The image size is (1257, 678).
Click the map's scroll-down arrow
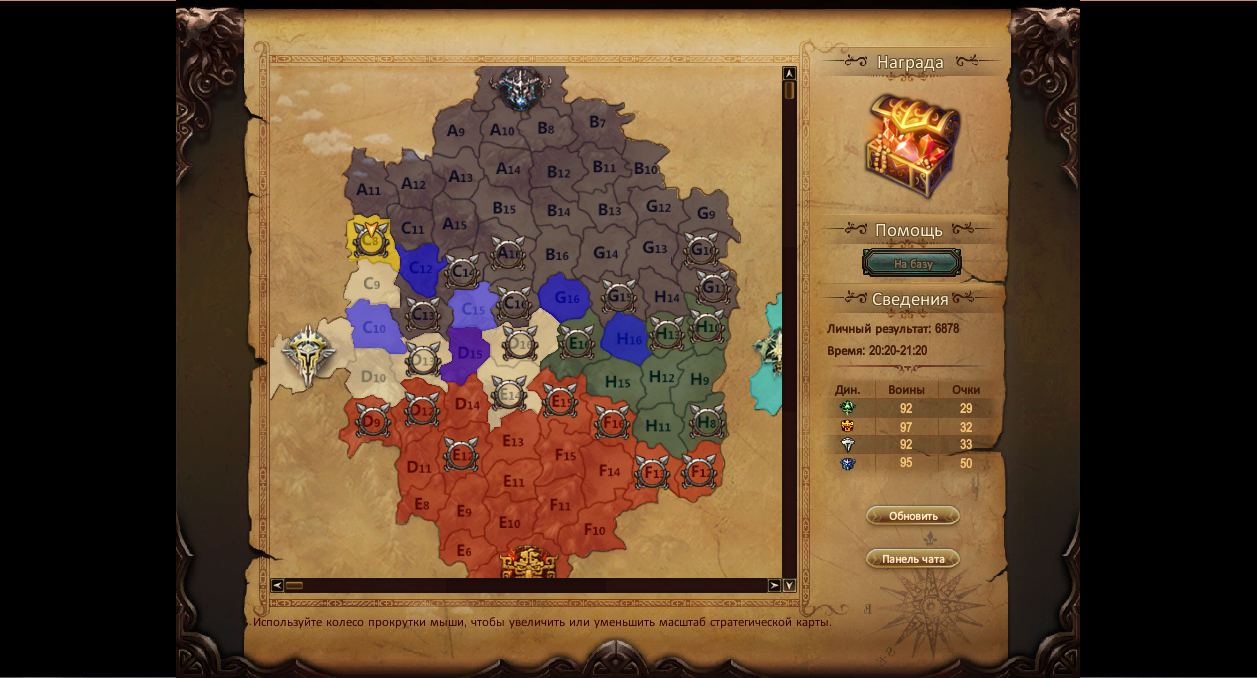coord(789,585)
